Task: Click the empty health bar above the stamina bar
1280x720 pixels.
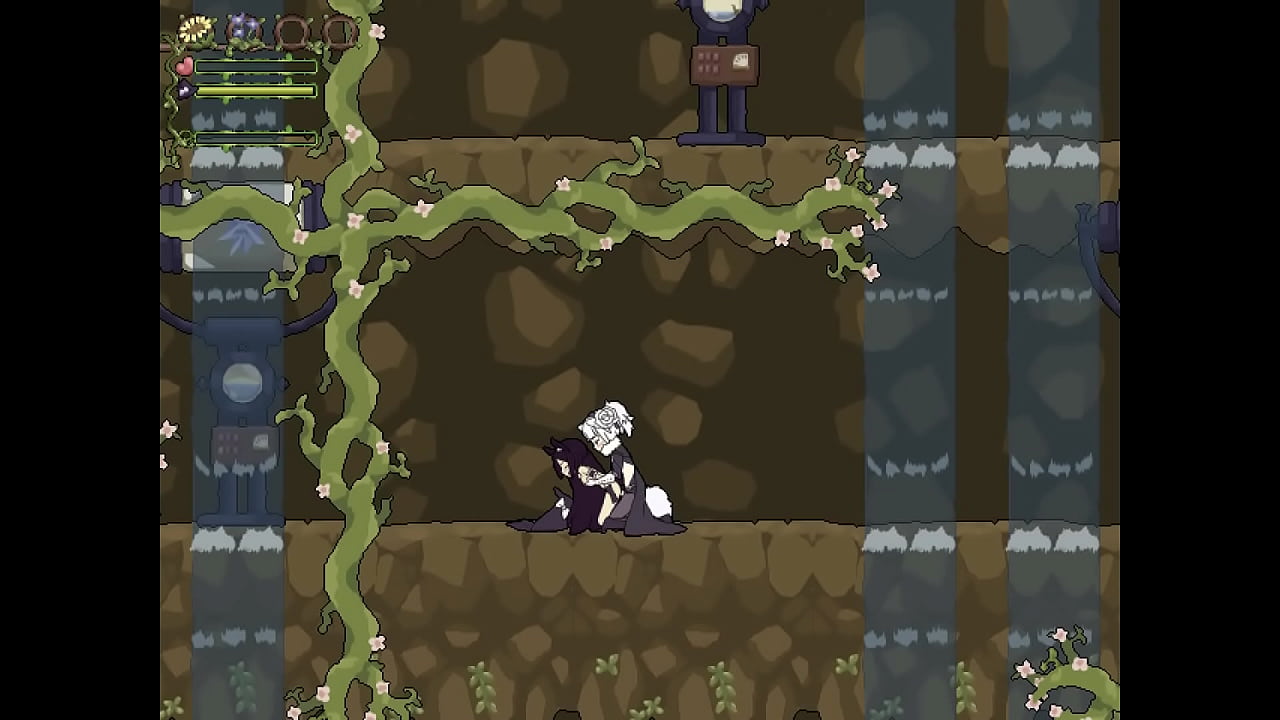Action: 255,65
